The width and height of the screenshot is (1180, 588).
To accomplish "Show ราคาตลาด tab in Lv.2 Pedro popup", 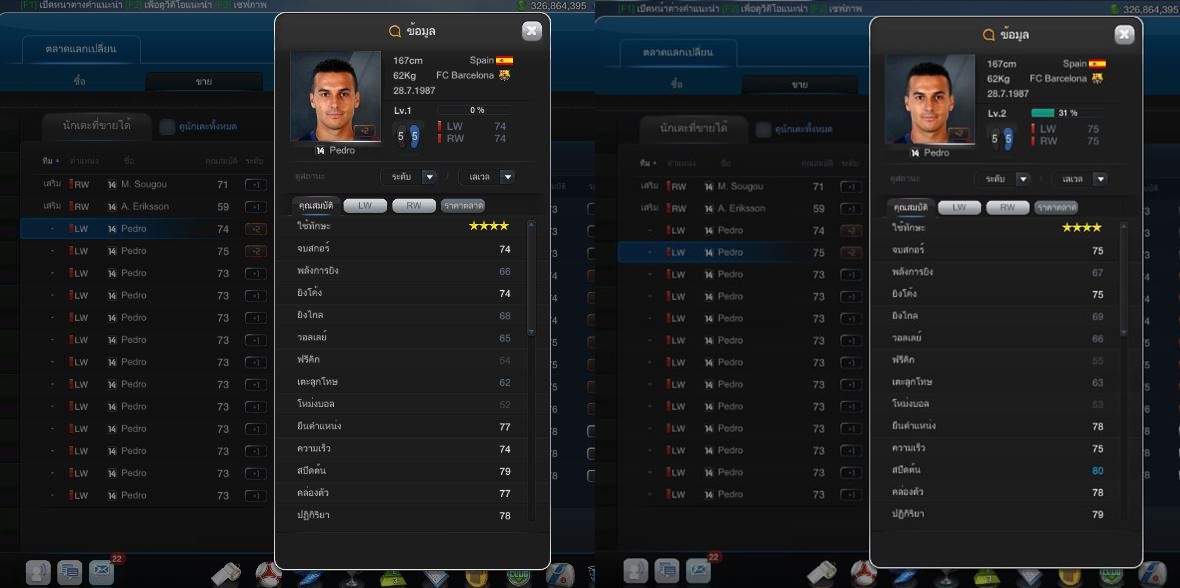I will click(1056, 207).
